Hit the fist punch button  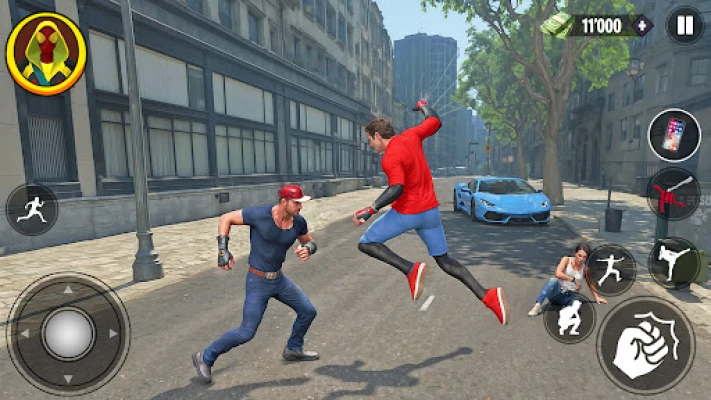pos(645,345)
